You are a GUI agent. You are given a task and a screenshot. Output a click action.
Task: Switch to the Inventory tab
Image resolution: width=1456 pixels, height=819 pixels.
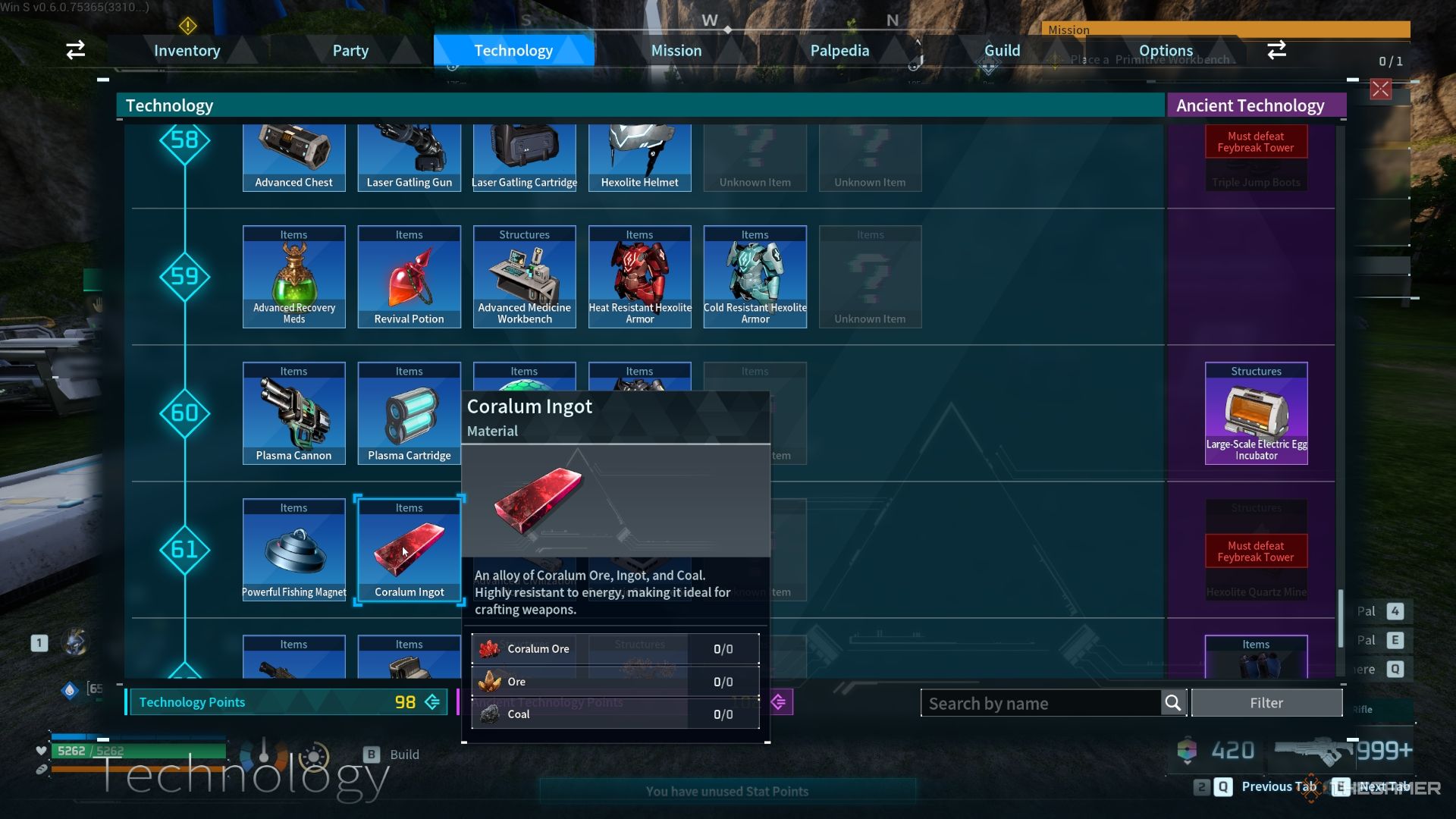point(187,51)
